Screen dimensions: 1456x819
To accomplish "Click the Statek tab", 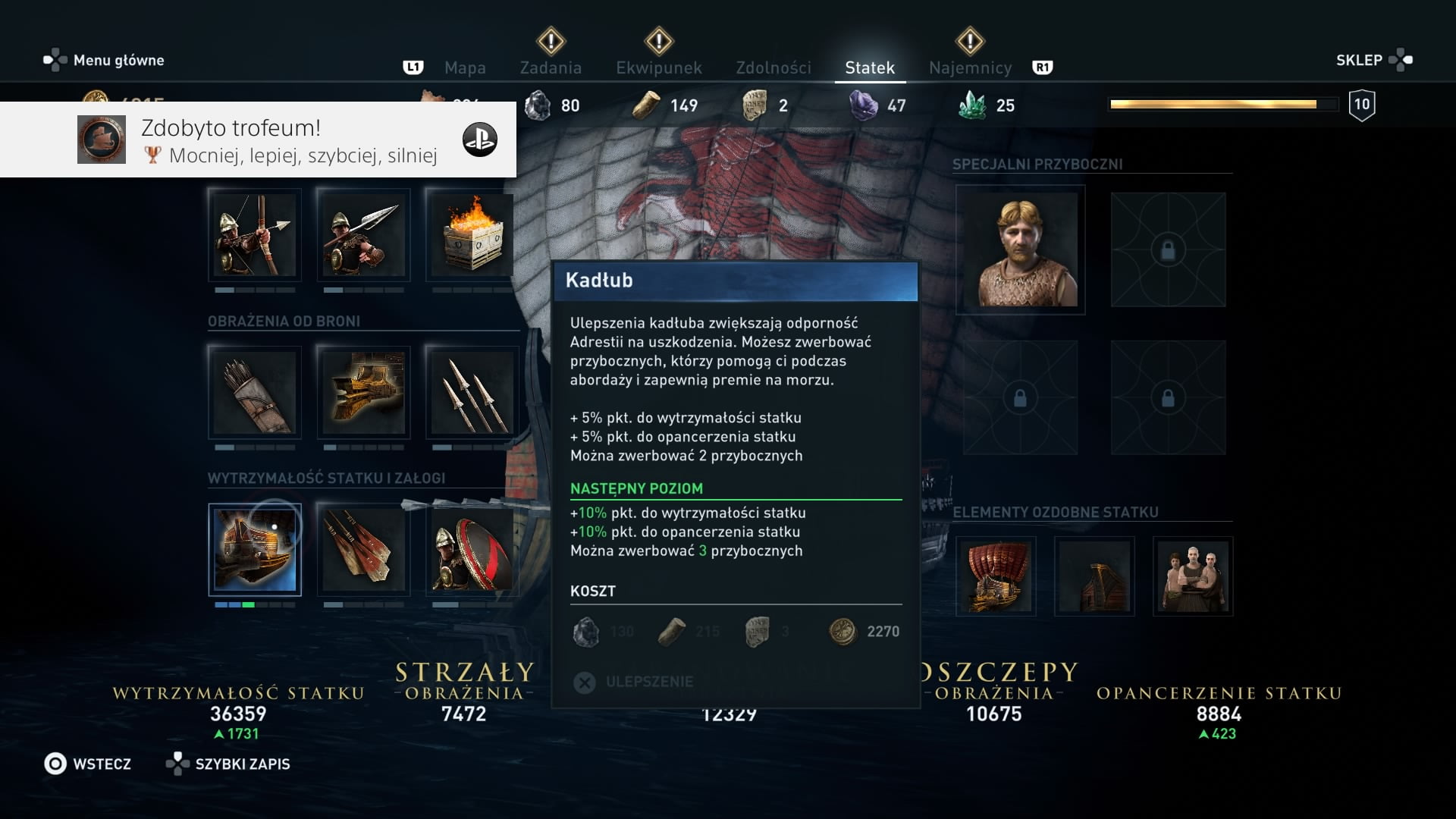I will (x=869, y=68).
